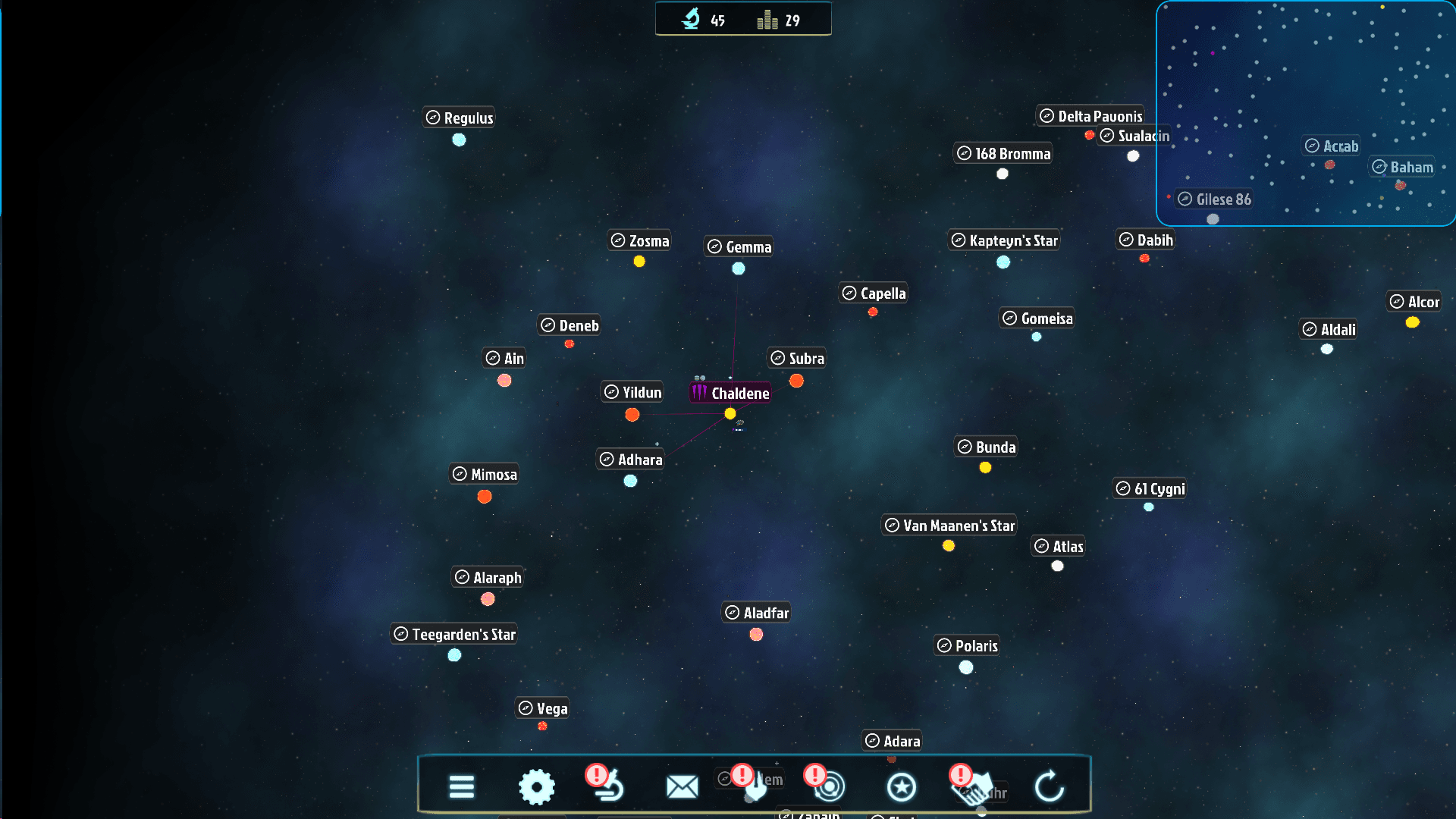The image size is (1456, 819).
Task: Select the Chaldene home system label
Action: 731,393
